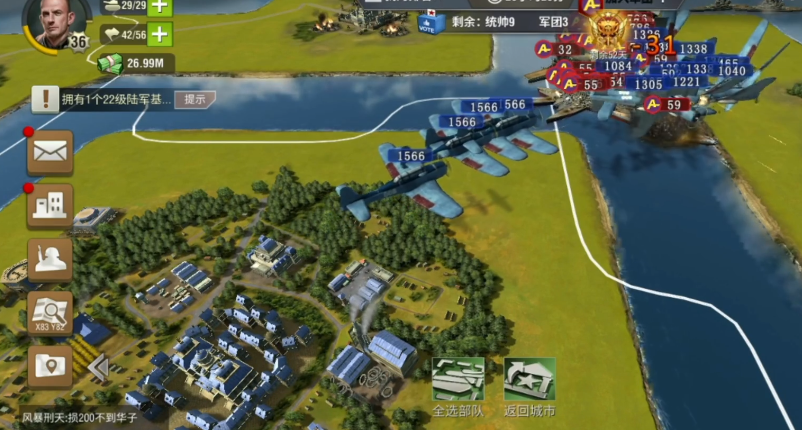Click the 提示 hint button
802x430 pixels.
pos(195,99)
